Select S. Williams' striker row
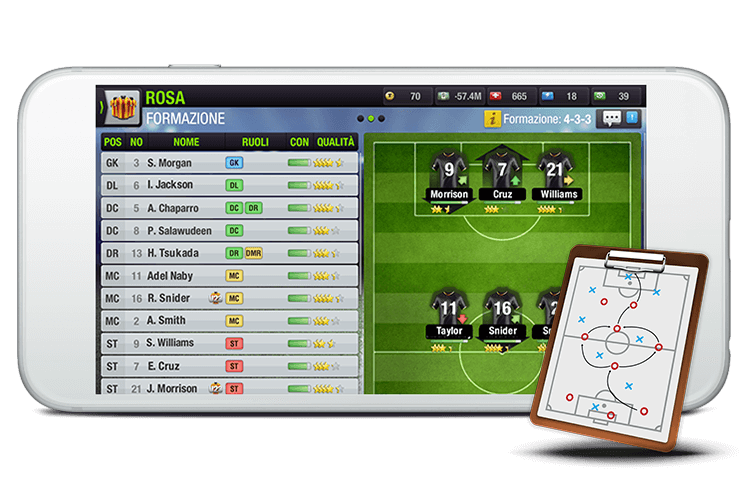This screenshot has height=500, width=750. coord(230,343)
